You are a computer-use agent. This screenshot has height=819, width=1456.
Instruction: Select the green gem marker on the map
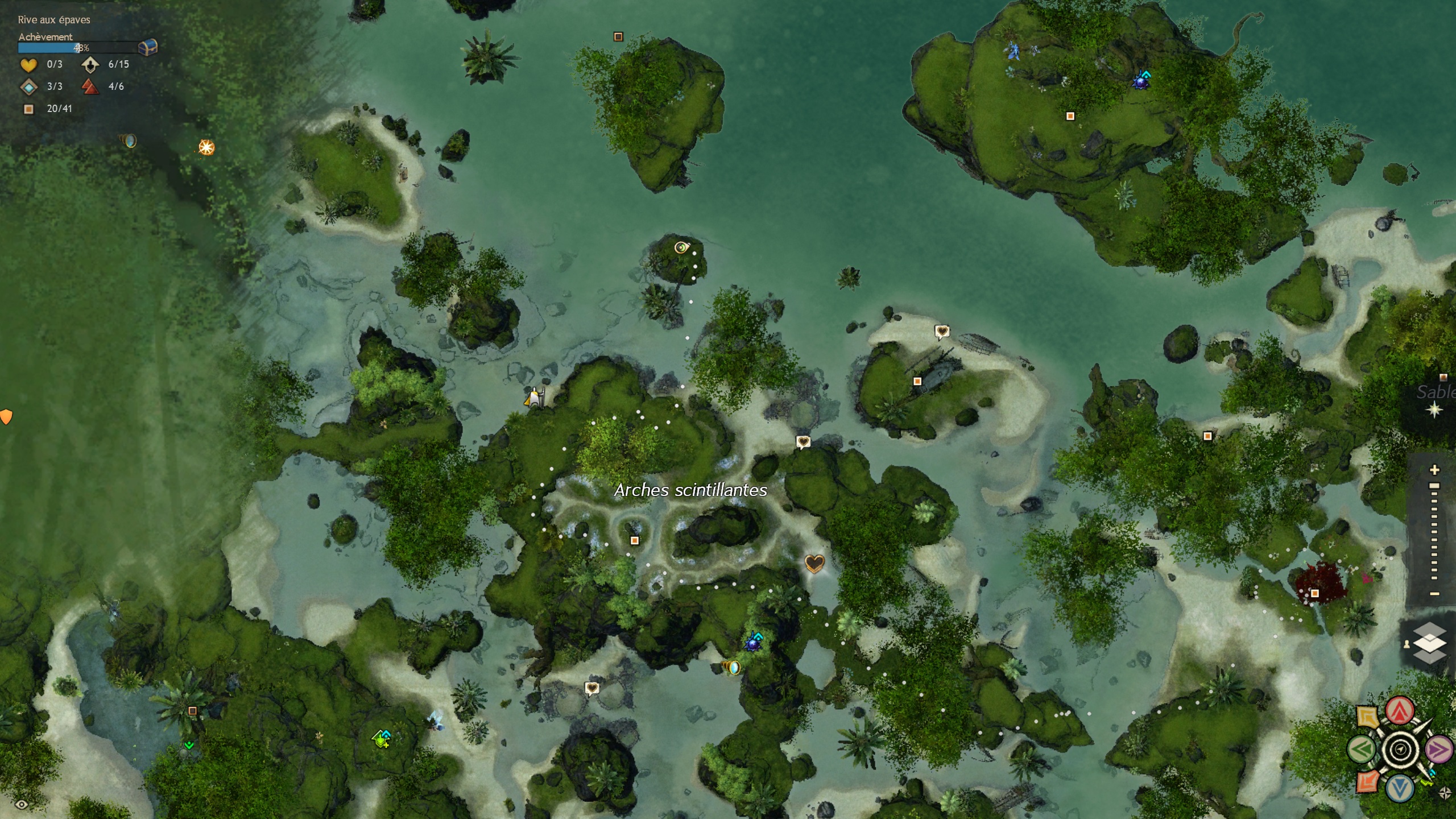click(382, 739)
